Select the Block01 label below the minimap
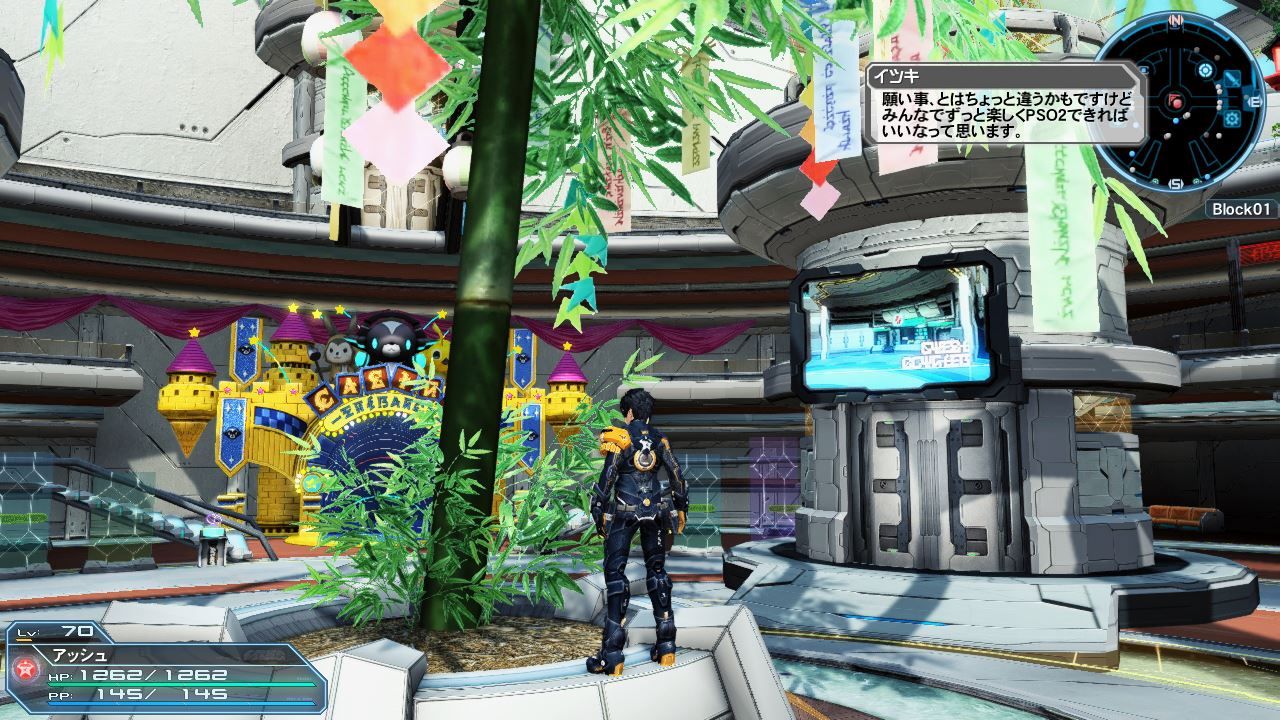1280x720 pixels. [1242, 209]
